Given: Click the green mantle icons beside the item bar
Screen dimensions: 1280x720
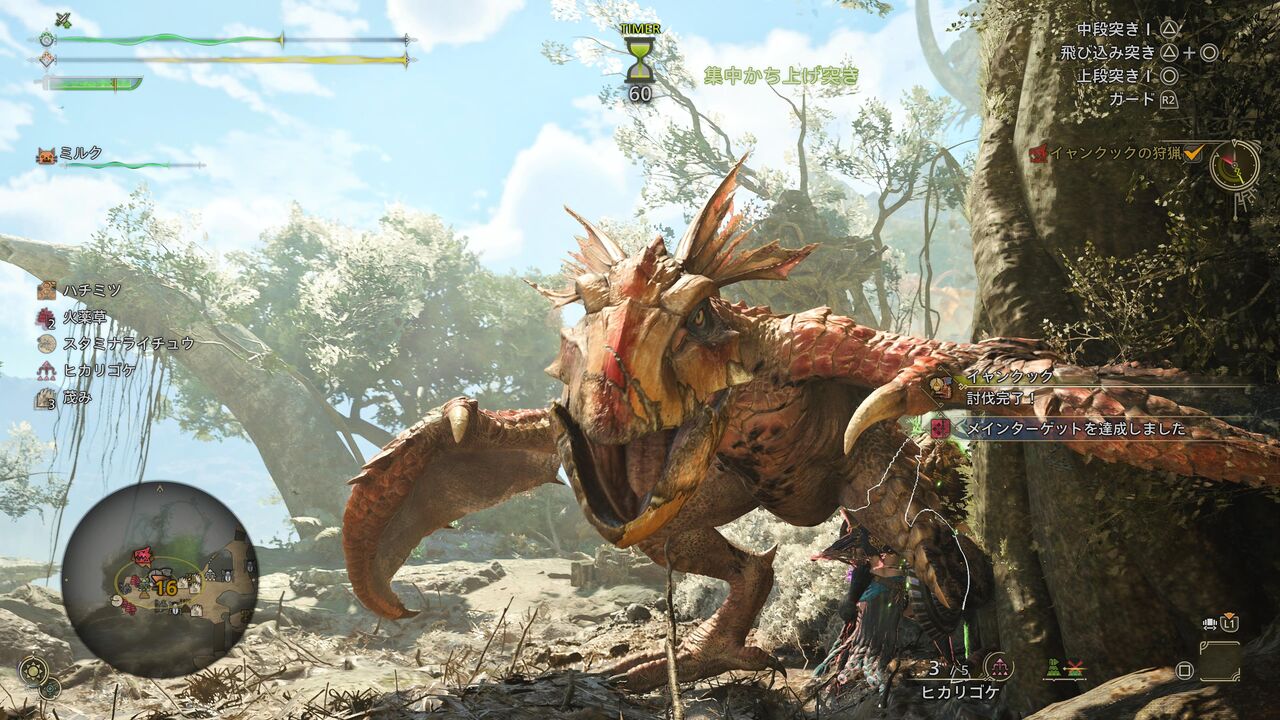Looking at the screenshot, I should point(1063,667).
